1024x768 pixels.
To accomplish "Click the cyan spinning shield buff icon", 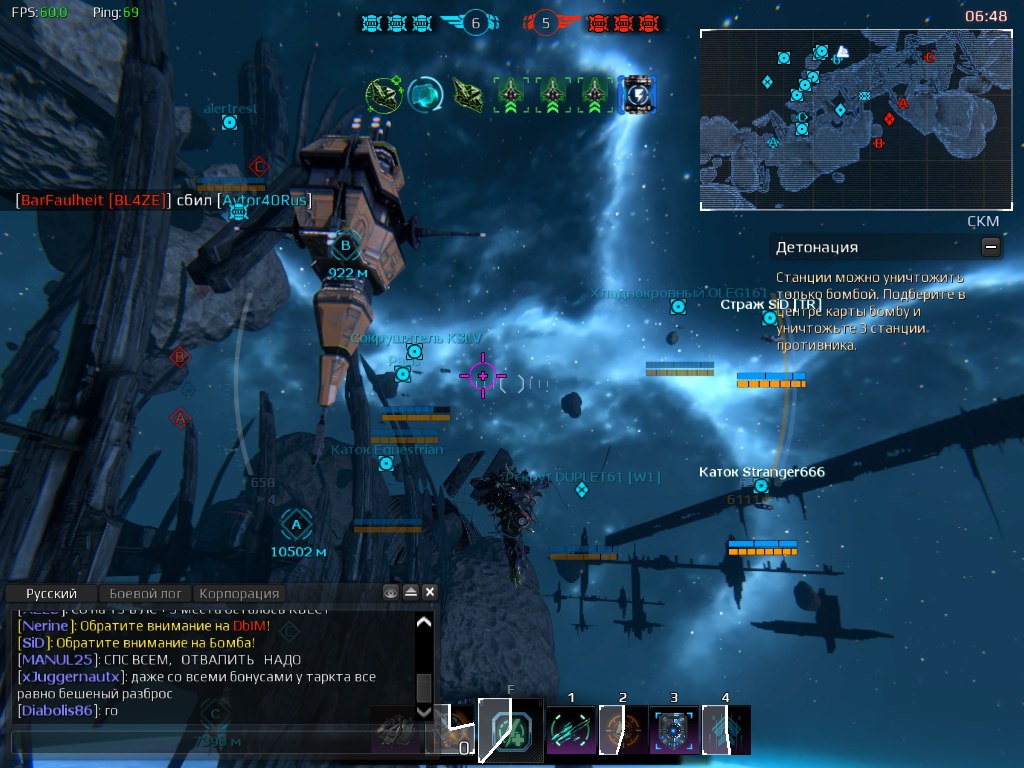I will pos(425,95).
